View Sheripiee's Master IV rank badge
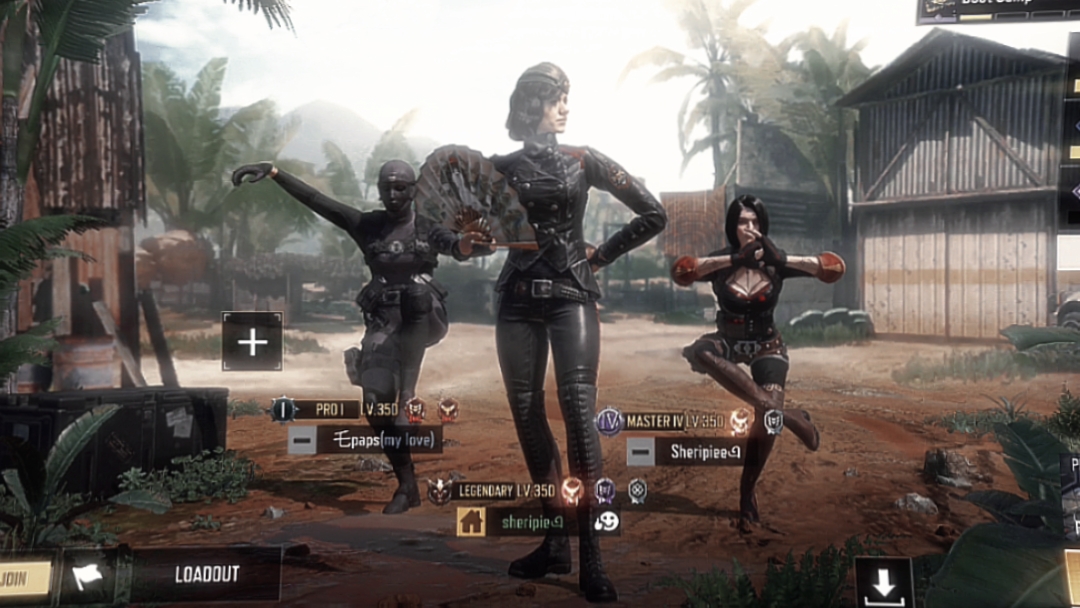The image size is (1080, 608). [609, 421]
